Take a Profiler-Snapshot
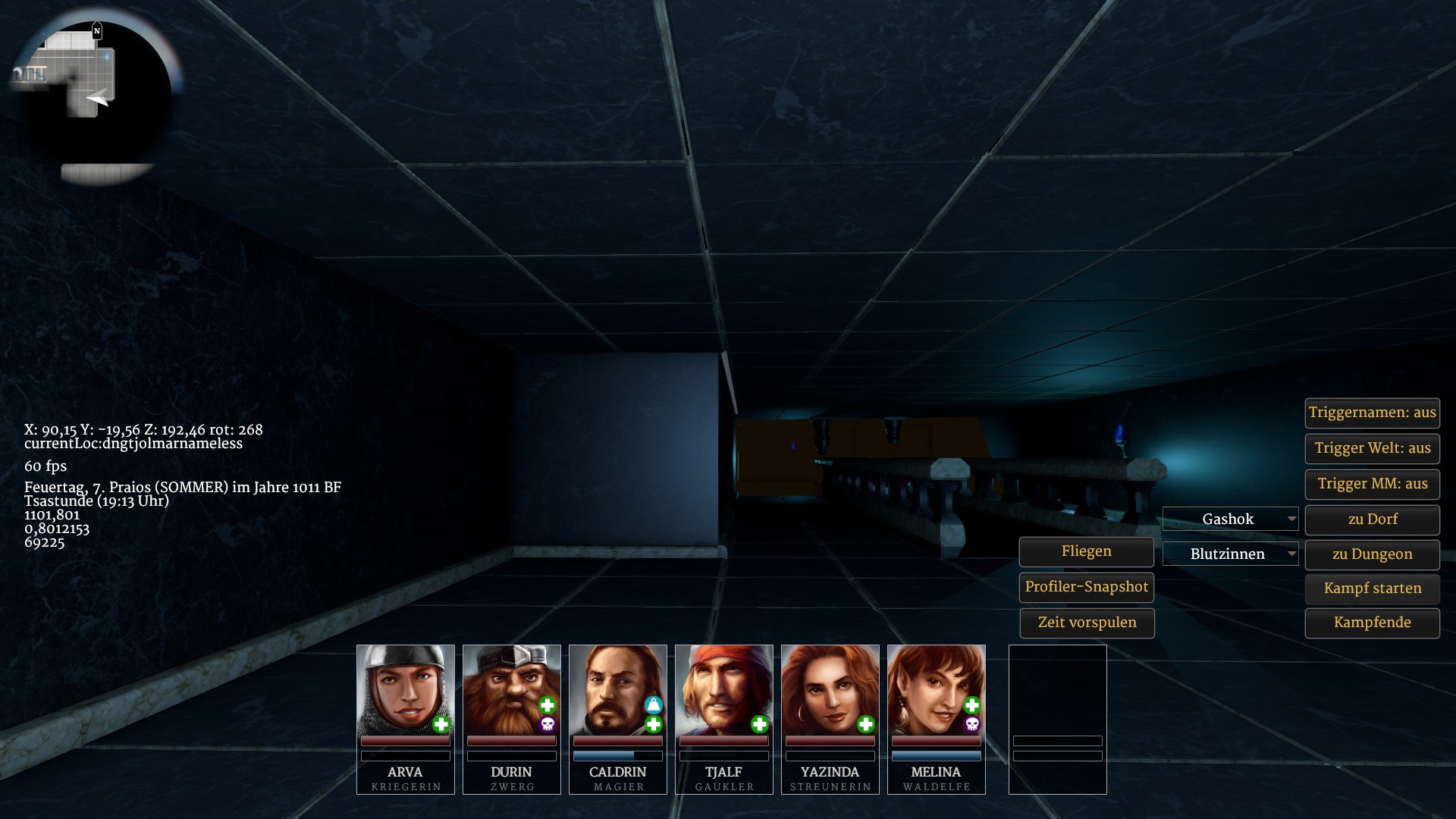The height and width of the screenshot is (819, 1456). point(1086,587)
